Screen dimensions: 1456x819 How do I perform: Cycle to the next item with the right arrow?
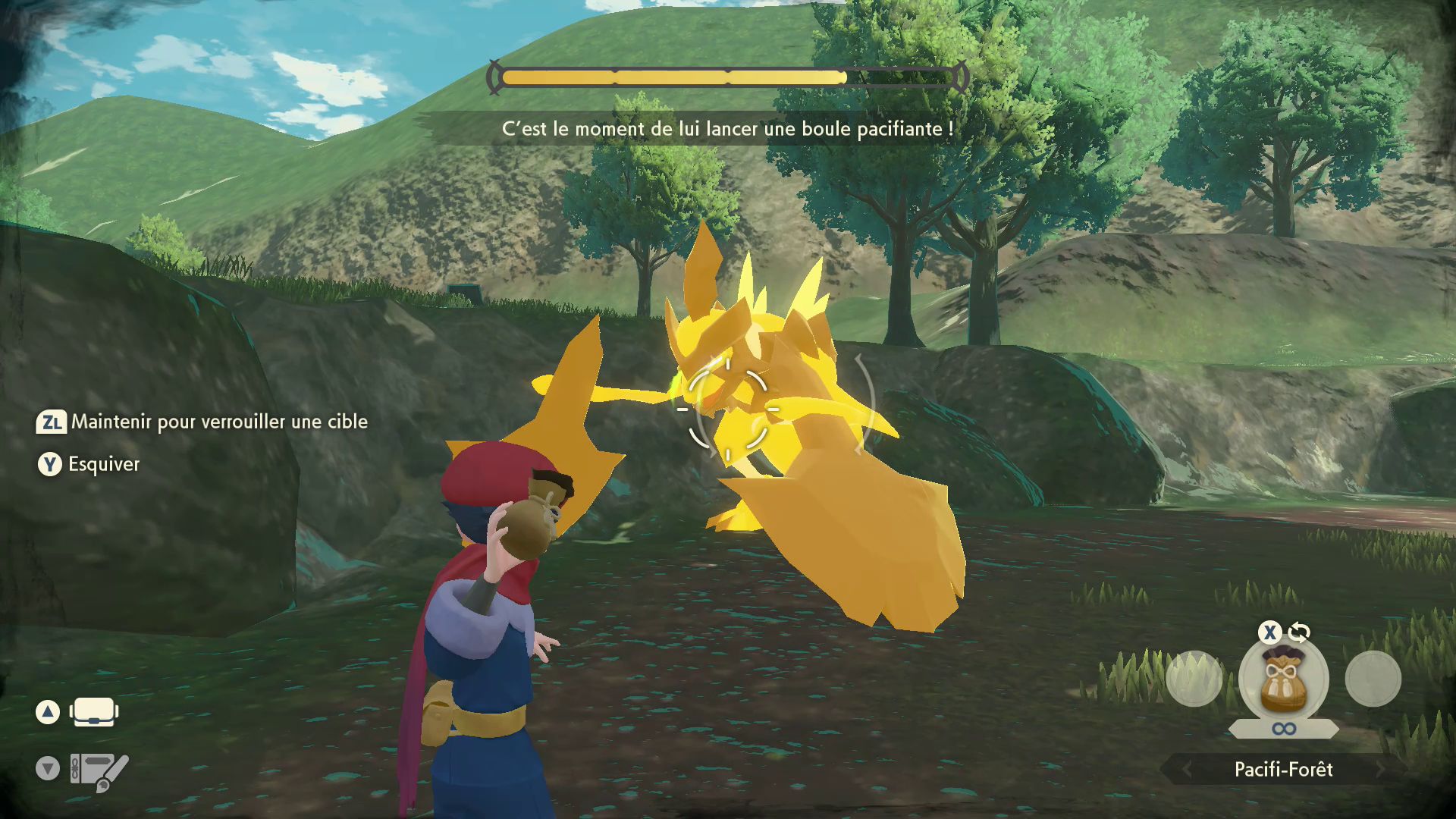1381,770
